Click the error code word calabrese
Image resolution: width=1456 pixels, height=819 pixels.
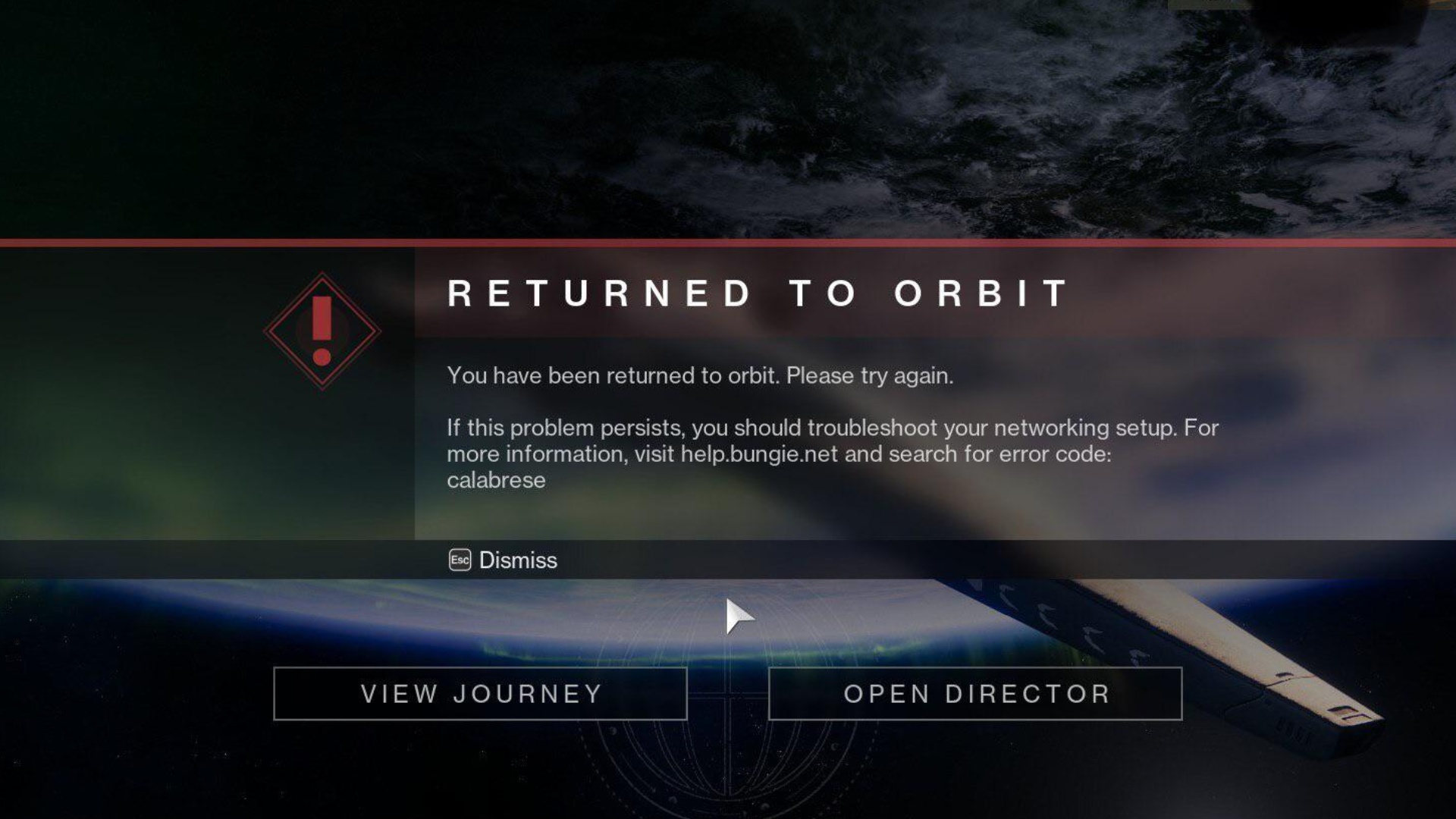[x=497, y=479]
